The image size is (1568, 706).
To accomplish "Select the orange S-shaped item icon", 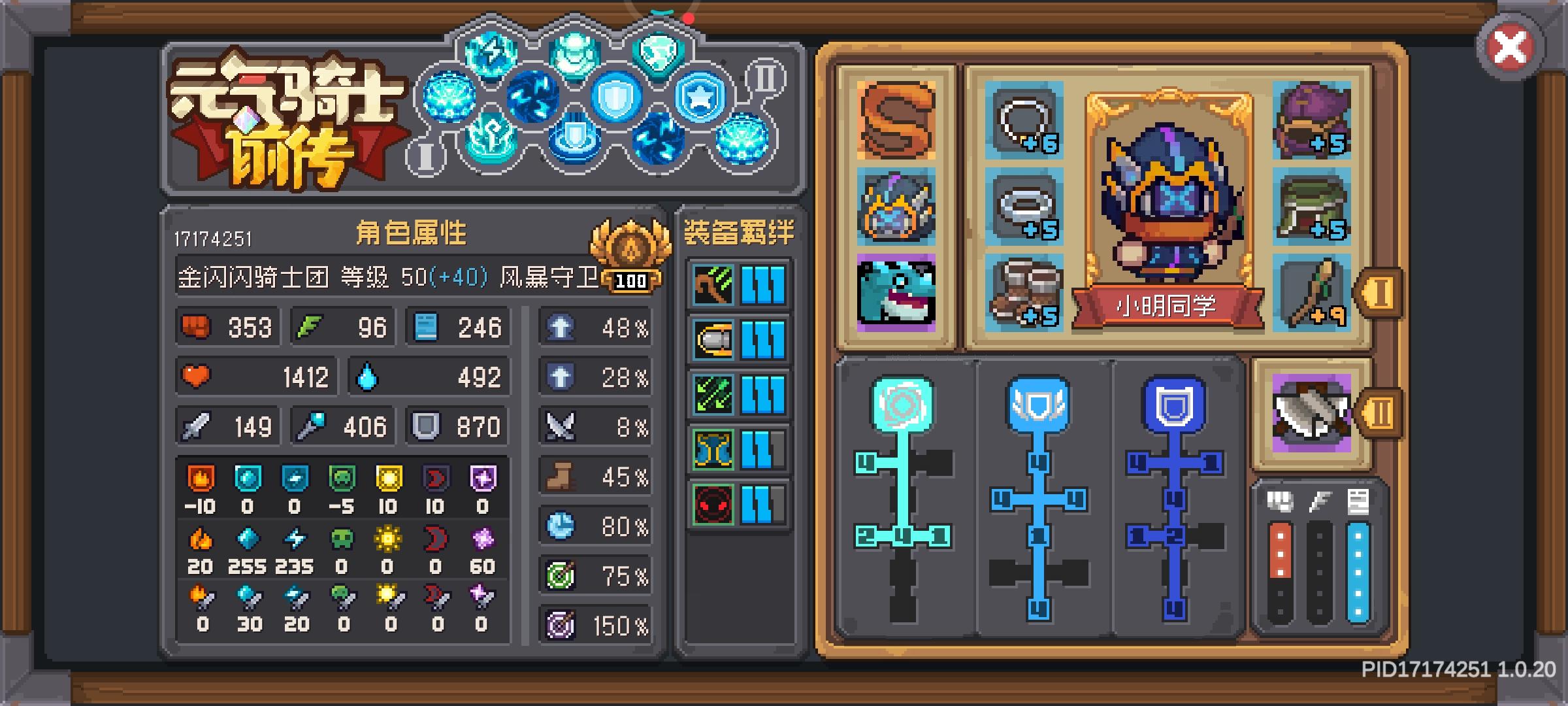I will pos(896,127).
